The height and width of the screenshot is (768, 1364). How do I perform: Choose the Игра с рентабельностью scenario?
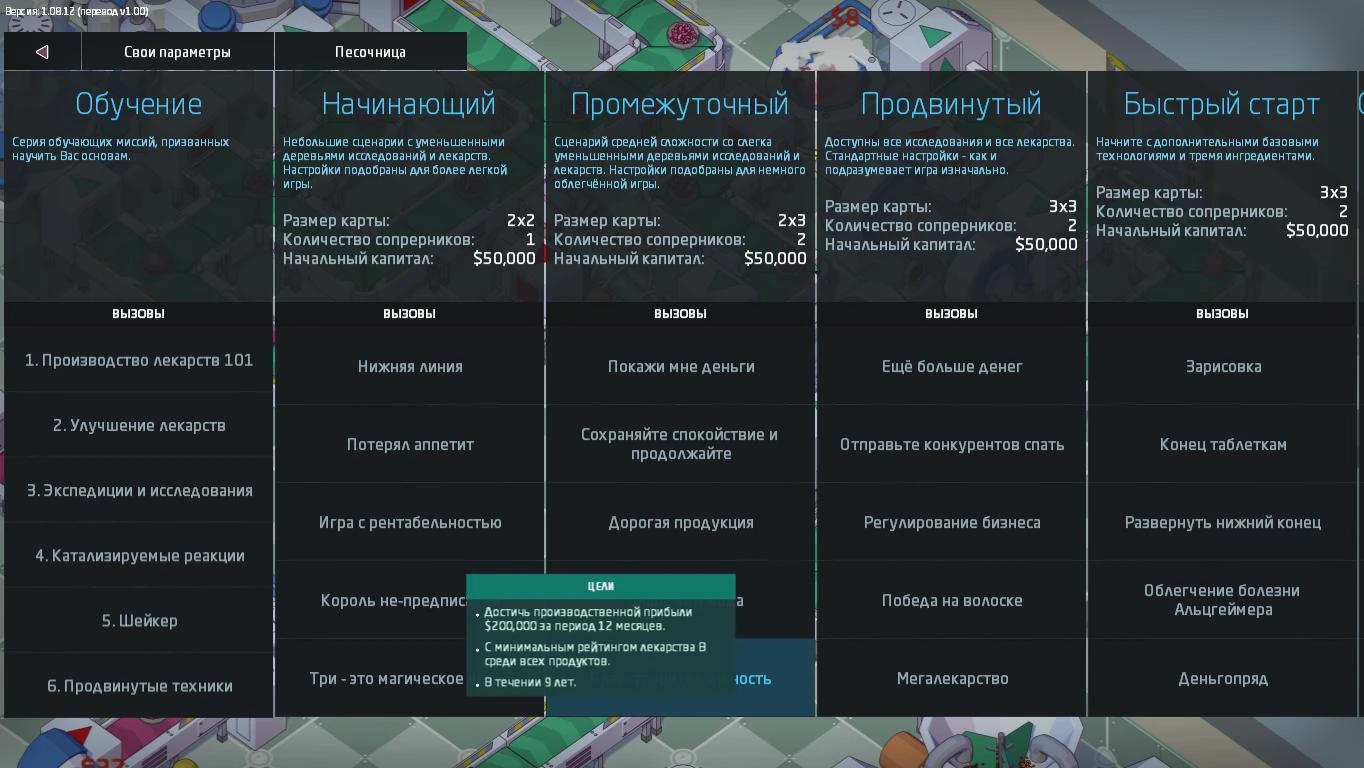pyautogui.click(x=408, y=522)
